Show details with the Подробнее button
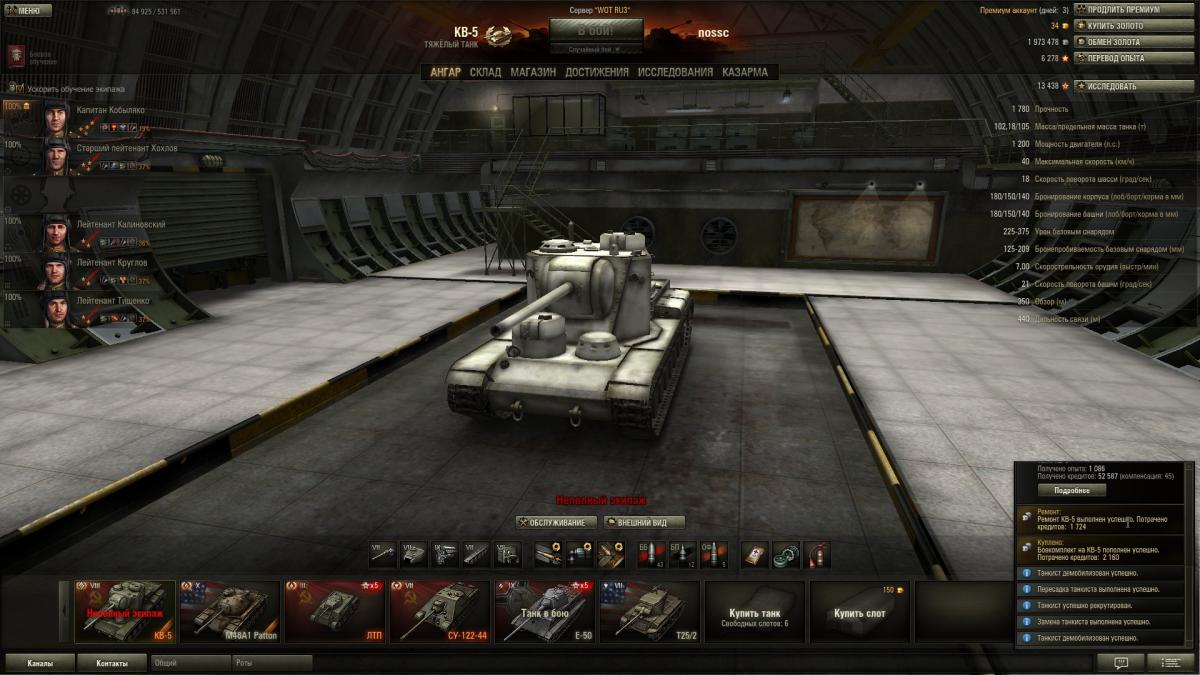Image resolution: width=1200 pixels, height=675 pixels. [1071, 491]
